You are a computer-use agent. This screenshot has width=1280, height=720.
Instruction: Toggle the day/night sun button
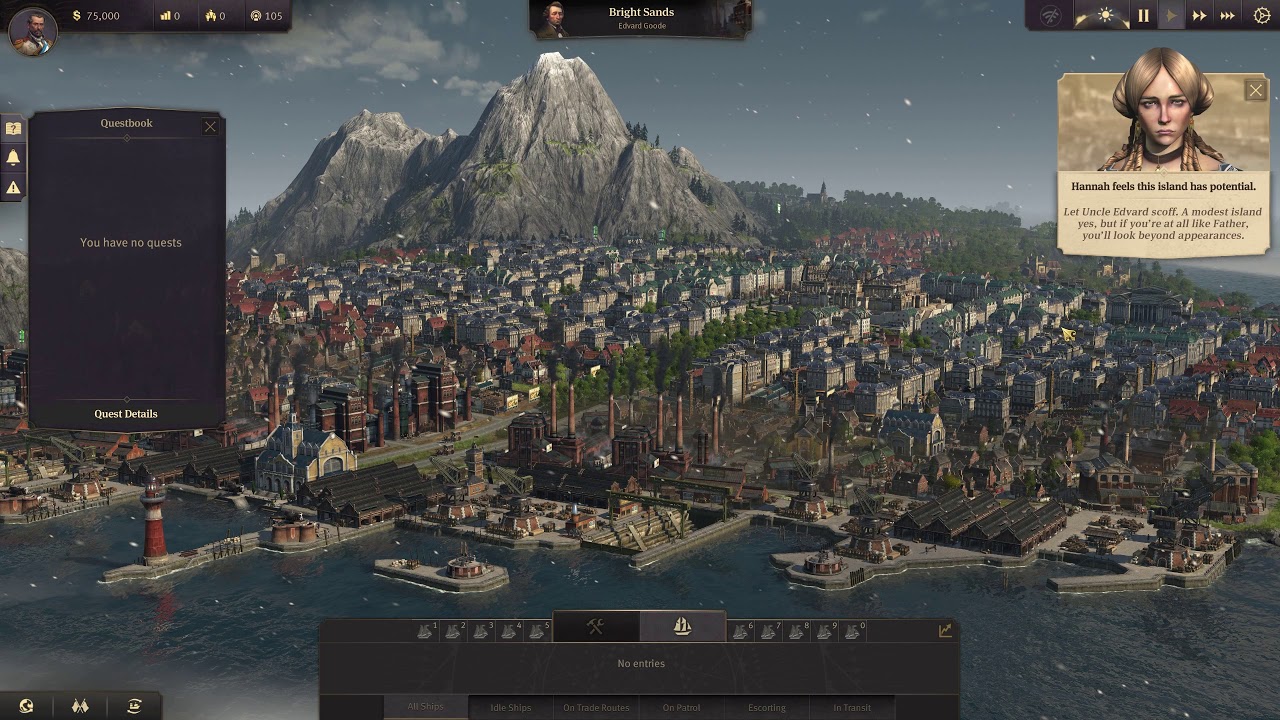point(1105,16)
